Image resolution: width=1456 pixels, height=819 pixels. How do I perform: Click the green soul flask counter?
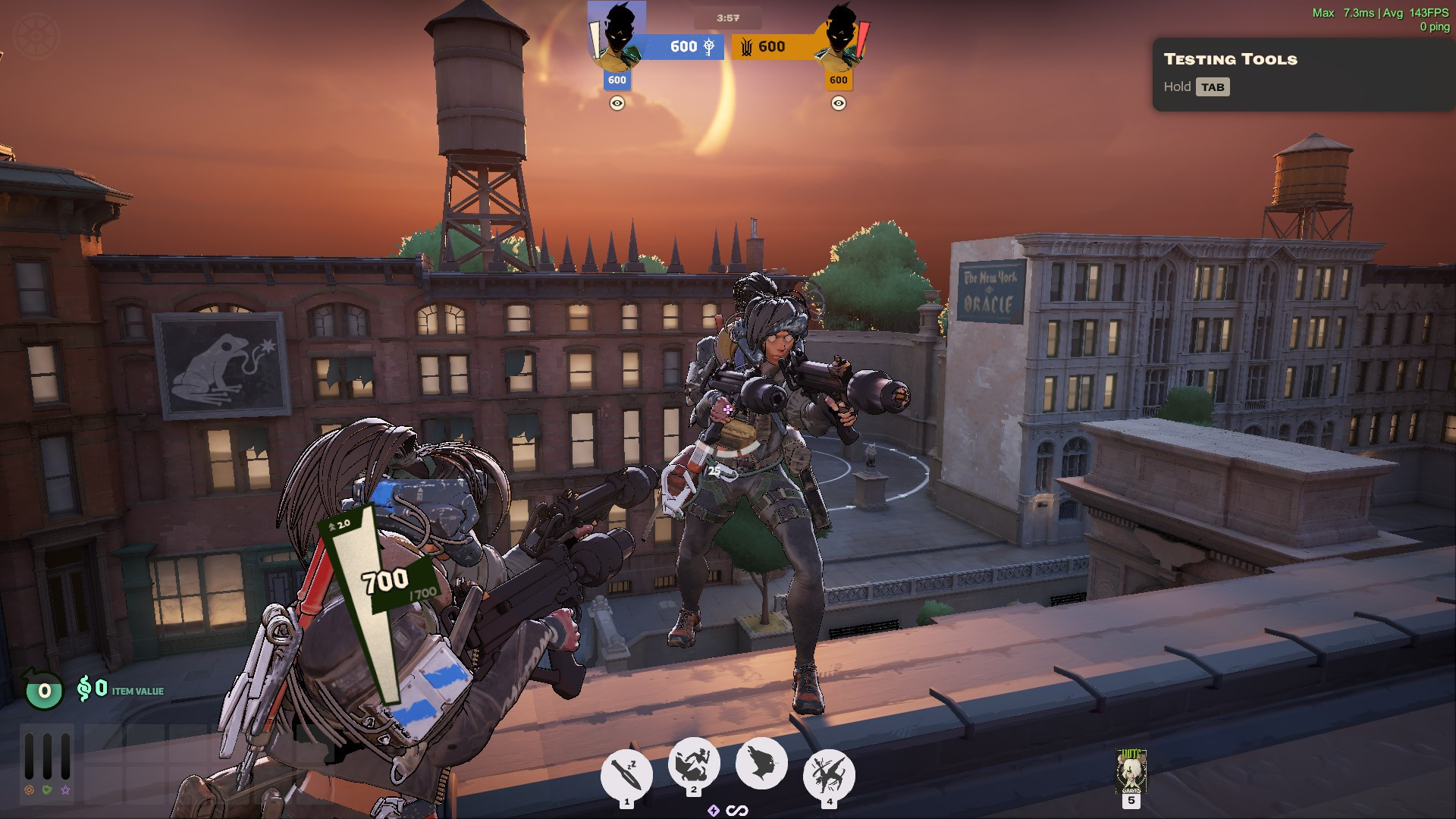44,690
